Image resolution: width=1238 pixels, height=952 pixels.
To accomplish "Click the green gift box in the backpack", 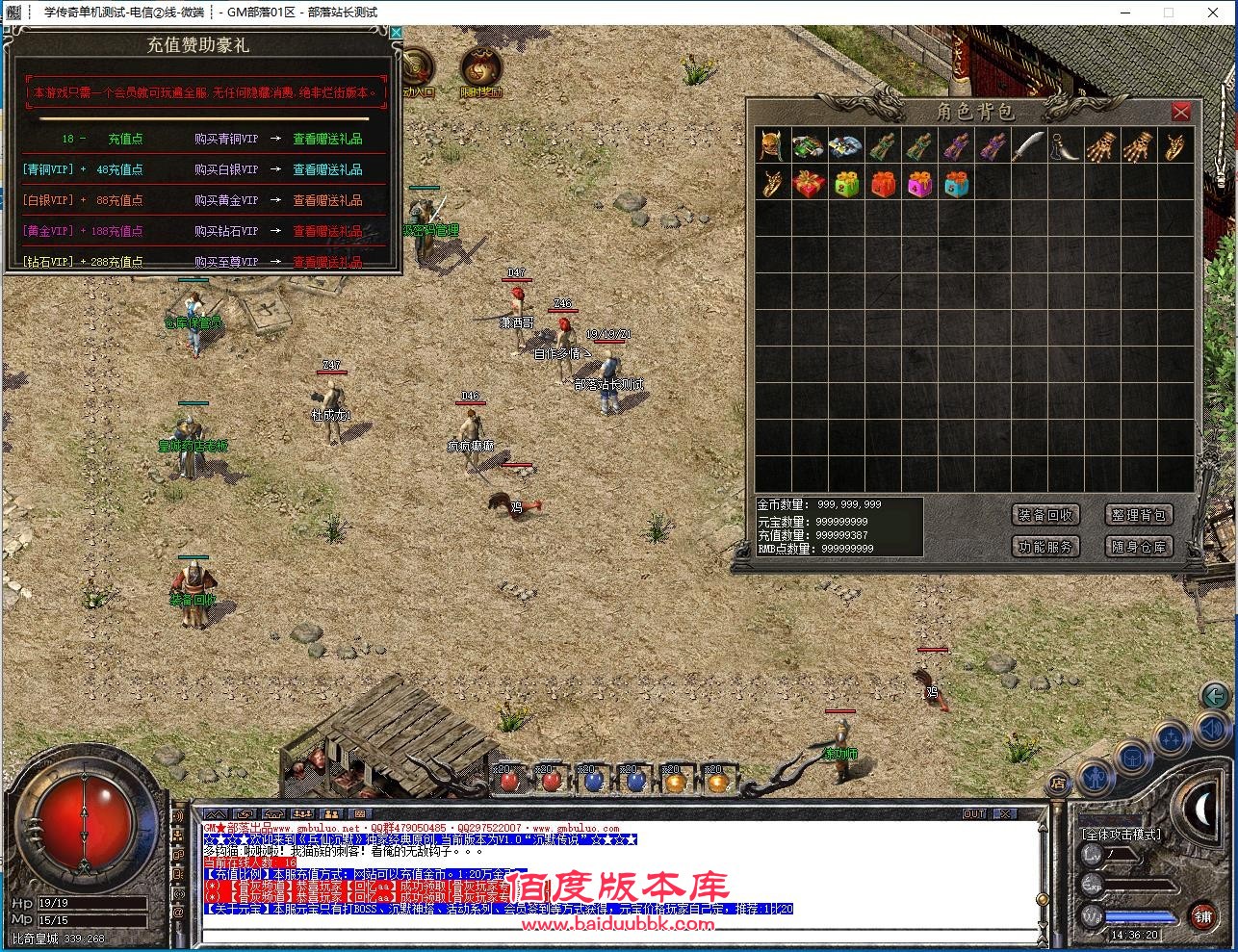I will pyautogui.click(x=845, y=183).
